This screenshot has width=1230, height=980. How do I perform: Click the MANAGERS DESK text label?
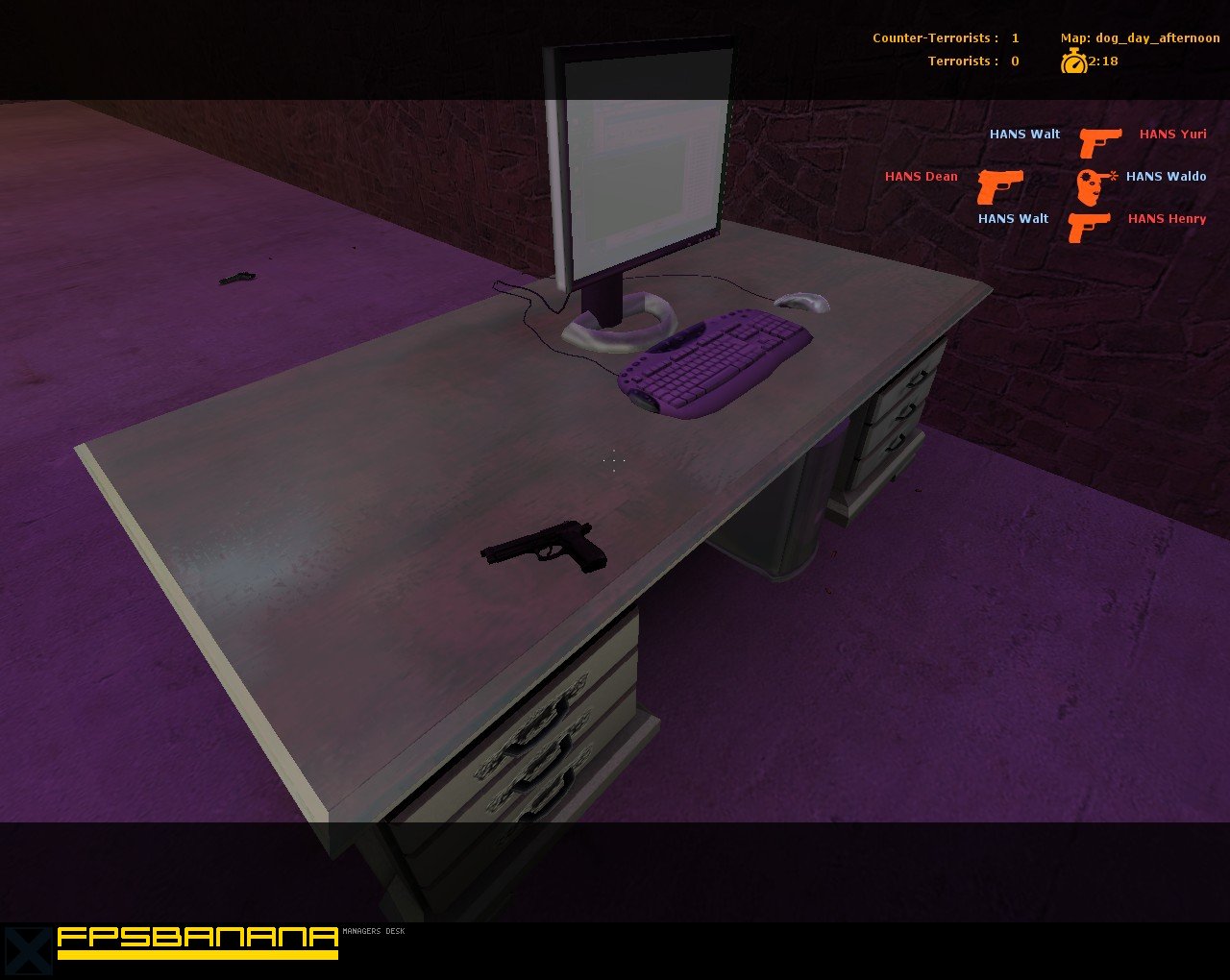[375, 931]
